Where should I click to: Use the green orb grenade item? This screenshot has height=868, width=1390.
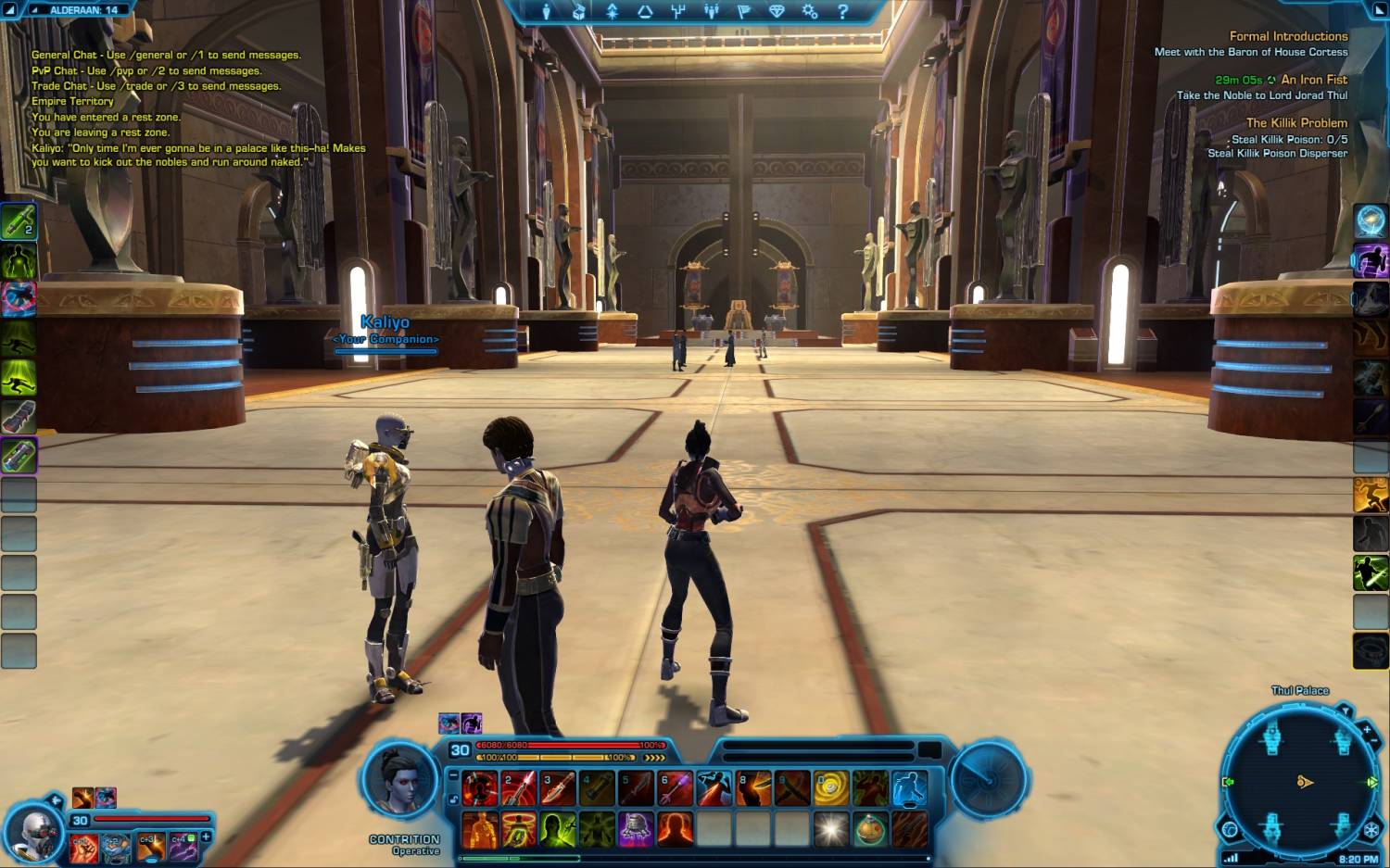pyautogui.click(x=869, y=829)
